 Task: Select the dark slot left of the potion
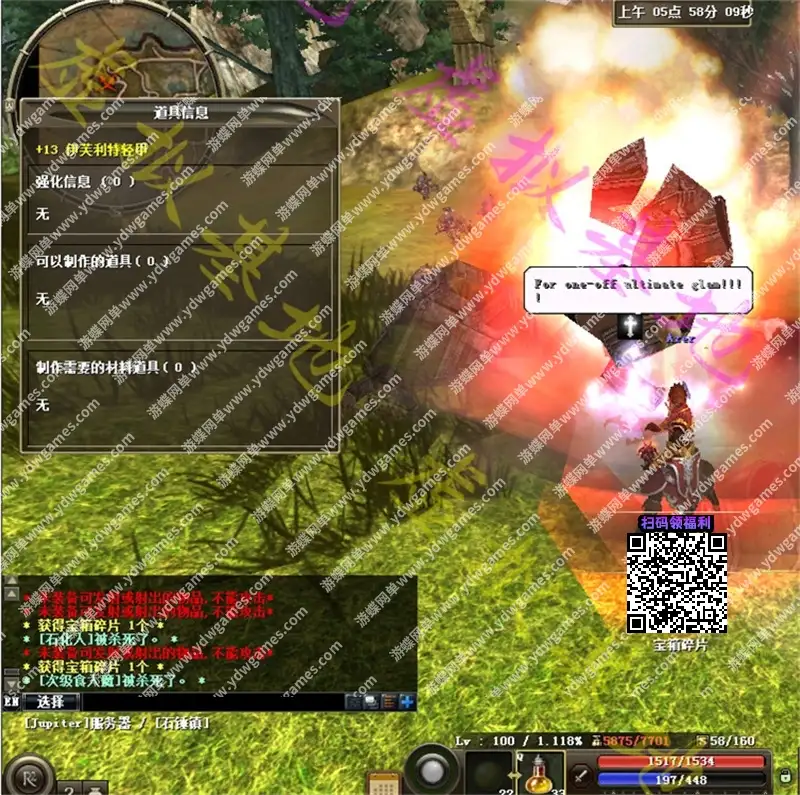pyautogui.click(x=490, y=773)
